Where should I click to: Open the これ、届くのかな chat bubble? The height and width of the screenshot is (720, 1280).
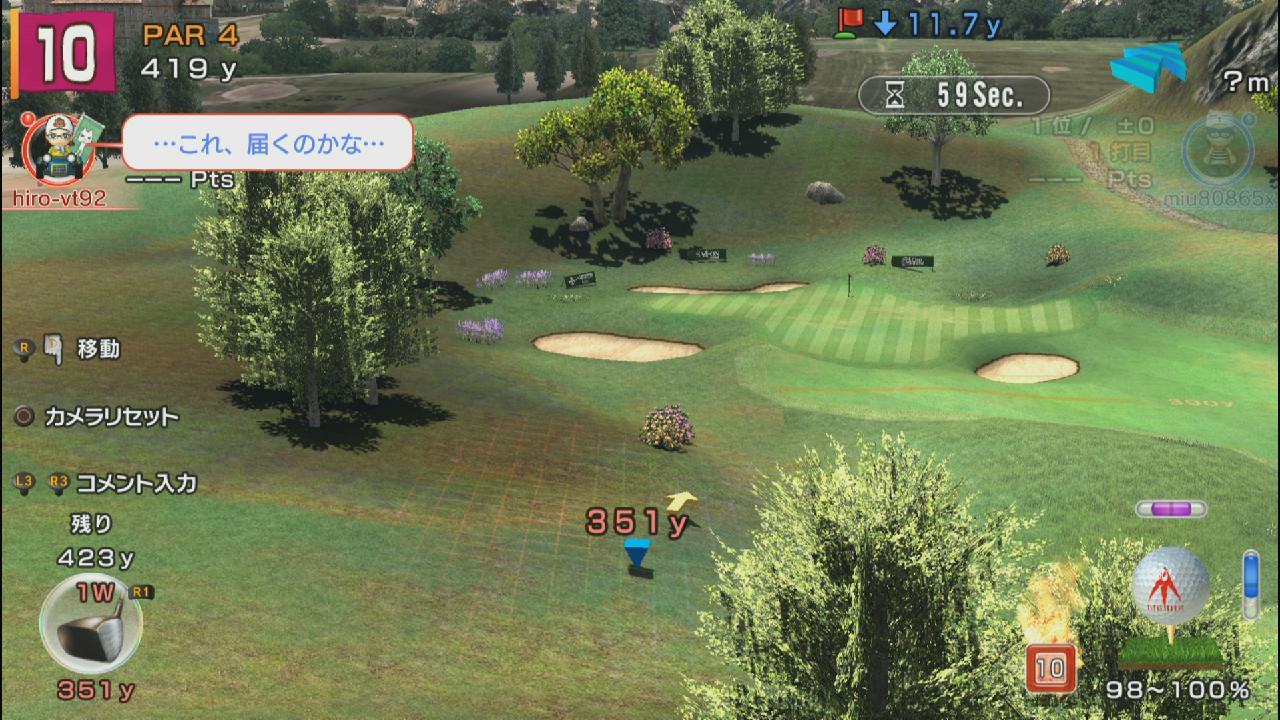(268, 143)
